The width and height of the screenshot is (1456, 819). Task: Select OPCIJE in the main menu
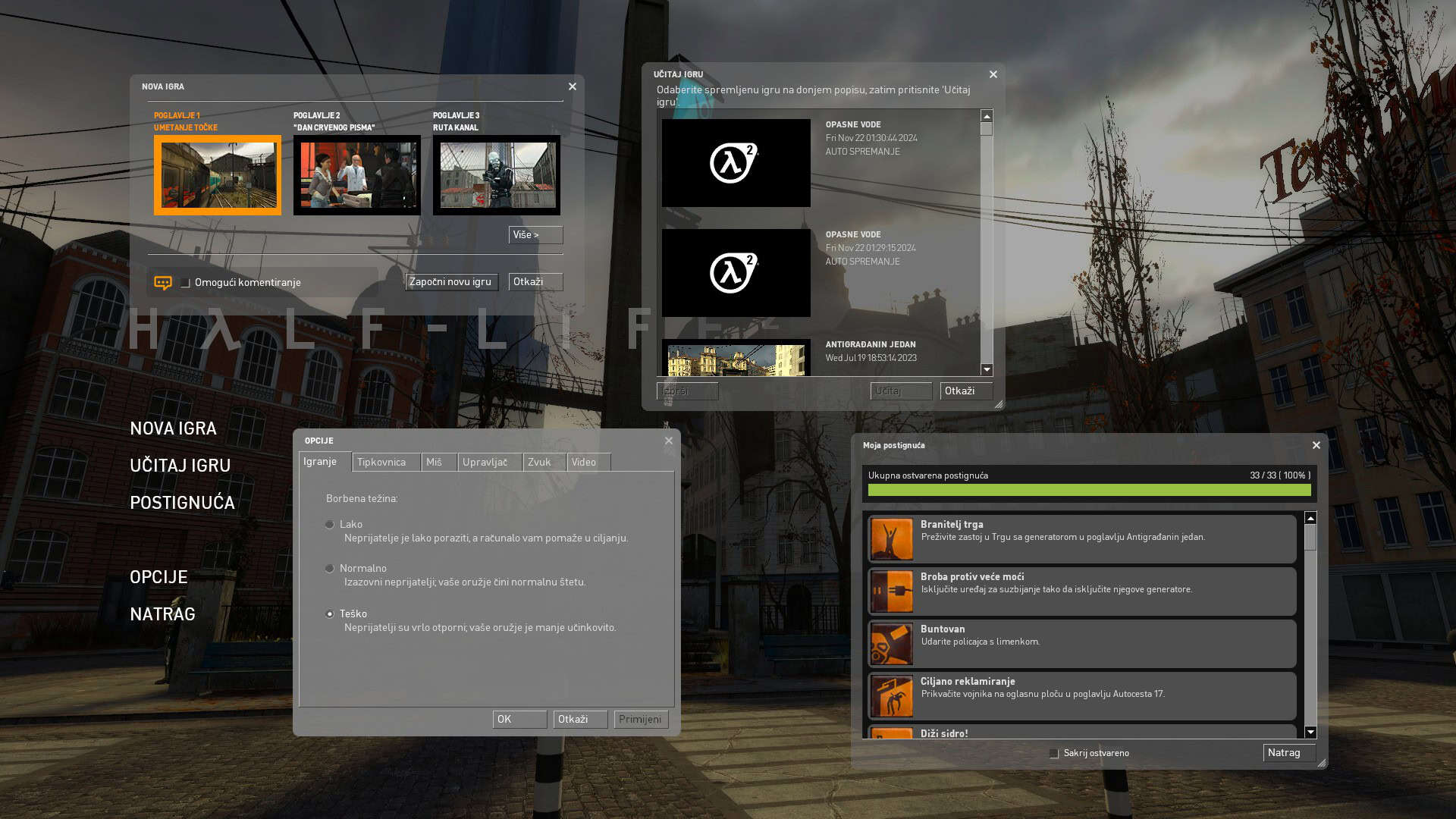point(158,577)
